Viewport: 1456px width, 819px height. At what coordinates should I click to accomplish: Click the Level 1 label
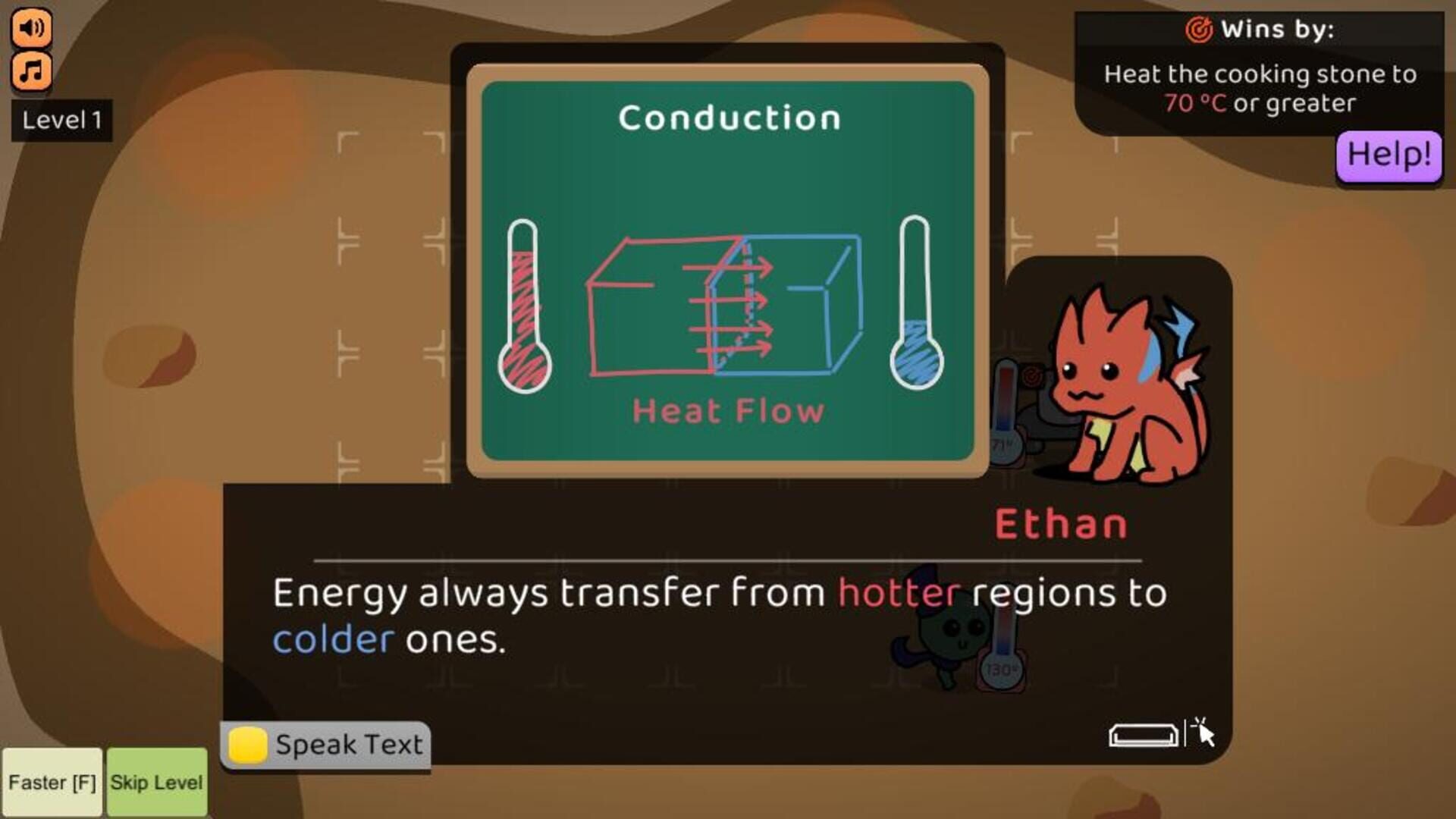click(x=63, y=120)
